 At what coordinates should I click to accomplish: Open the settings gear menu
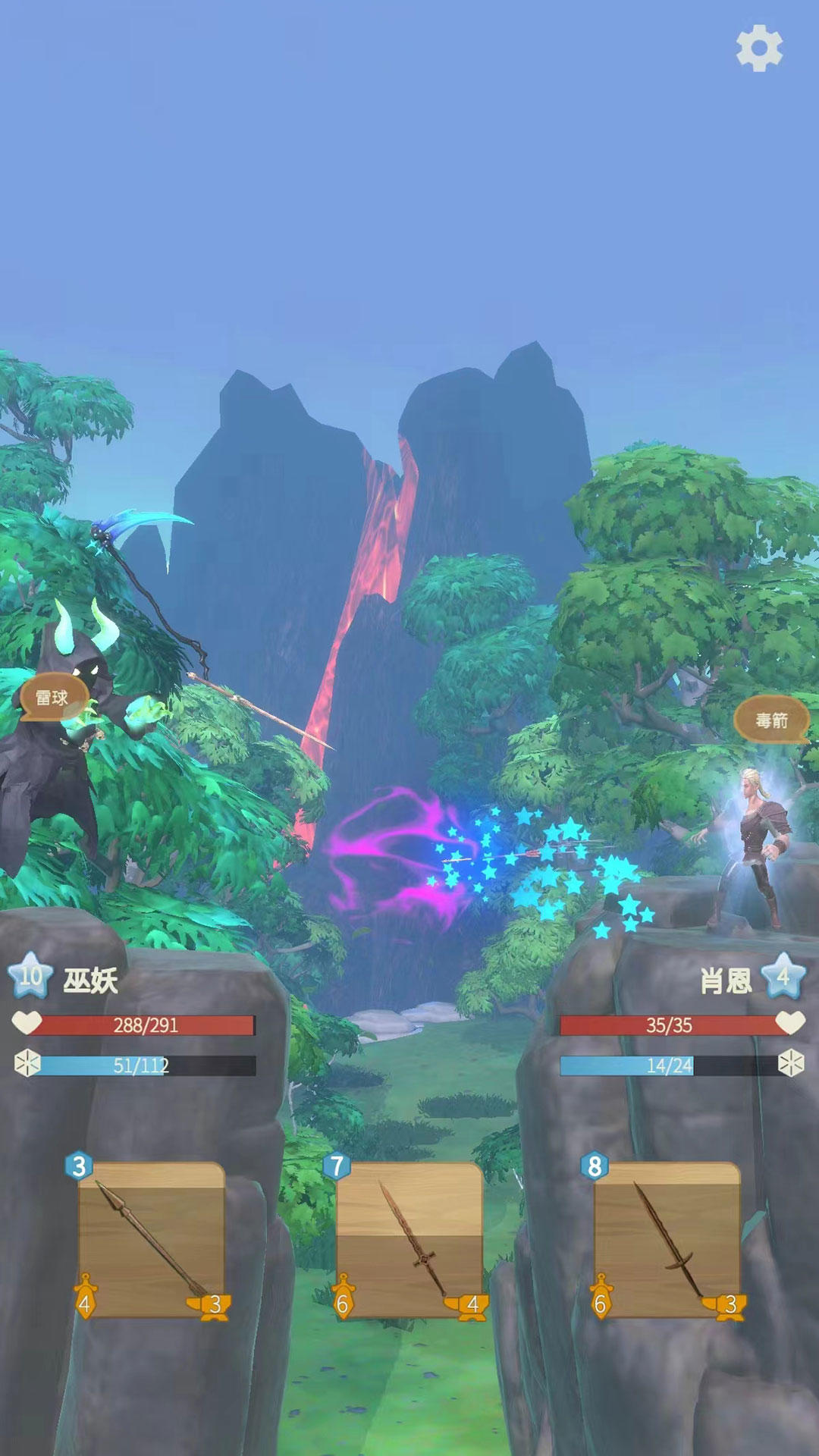click(x=759, y=49)
